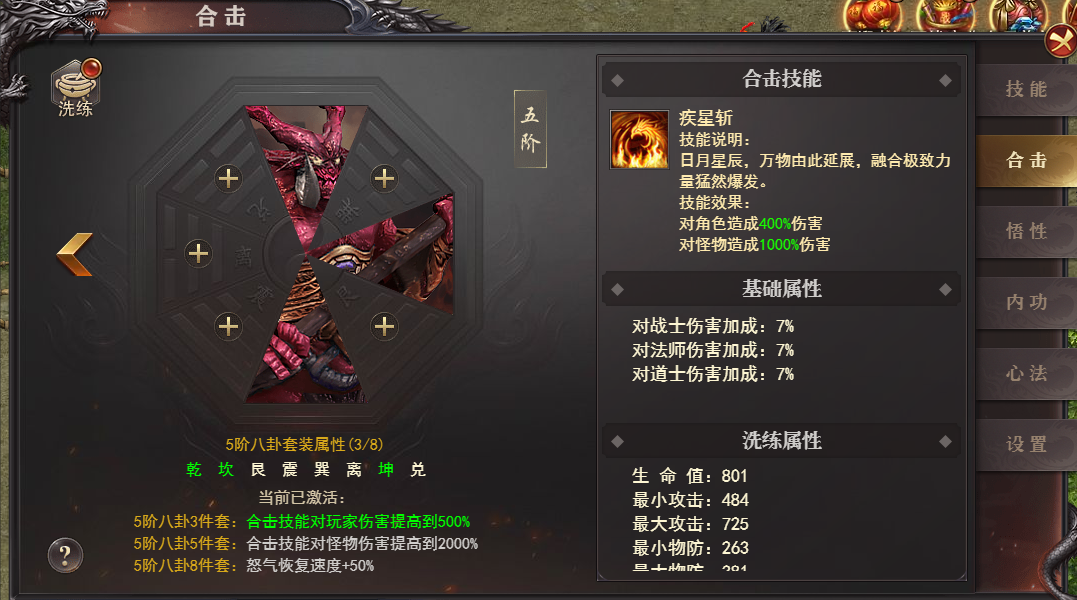Open the 悟性 tab
This screenshot has height=600, width=1077.
tap(1025, 232)
